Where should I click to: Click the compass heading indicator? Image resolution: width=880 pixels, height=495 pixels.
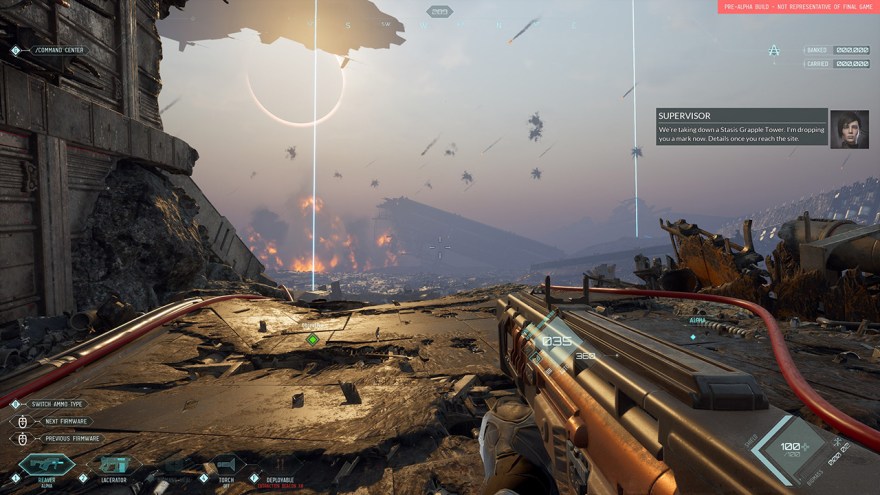[439, 12]
